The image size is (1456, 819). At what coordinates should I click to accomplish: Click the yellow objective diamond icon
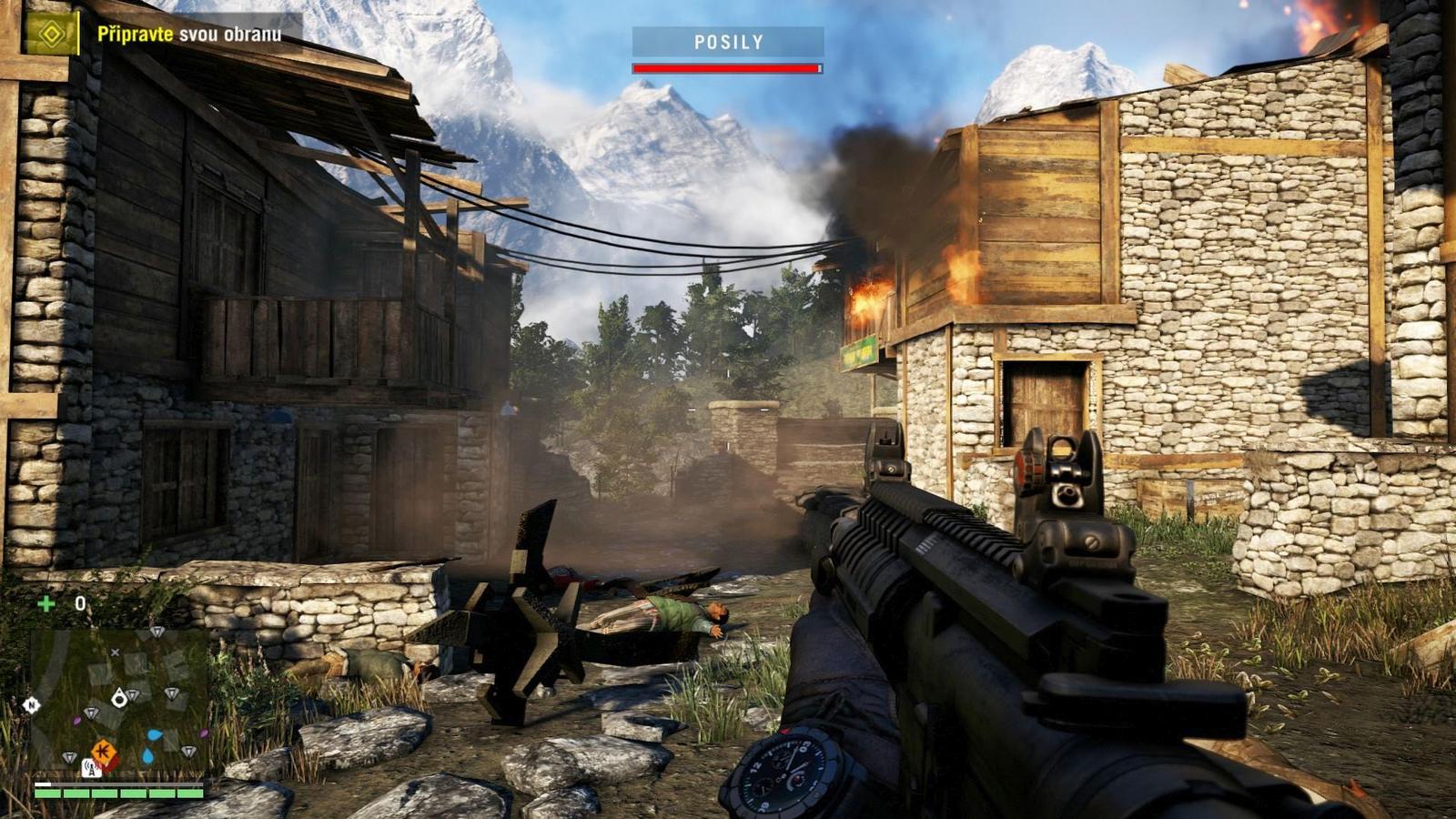(51, 35)
